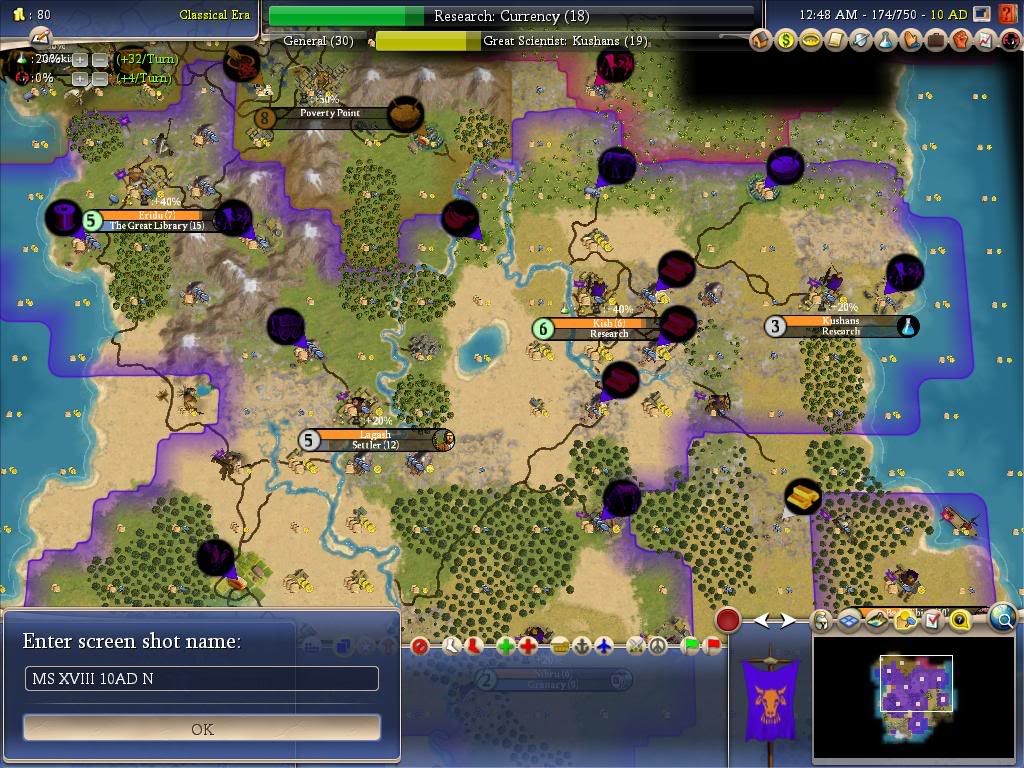
Task: Open the globe view magnifier button
Action: (x=1003, y=619)
